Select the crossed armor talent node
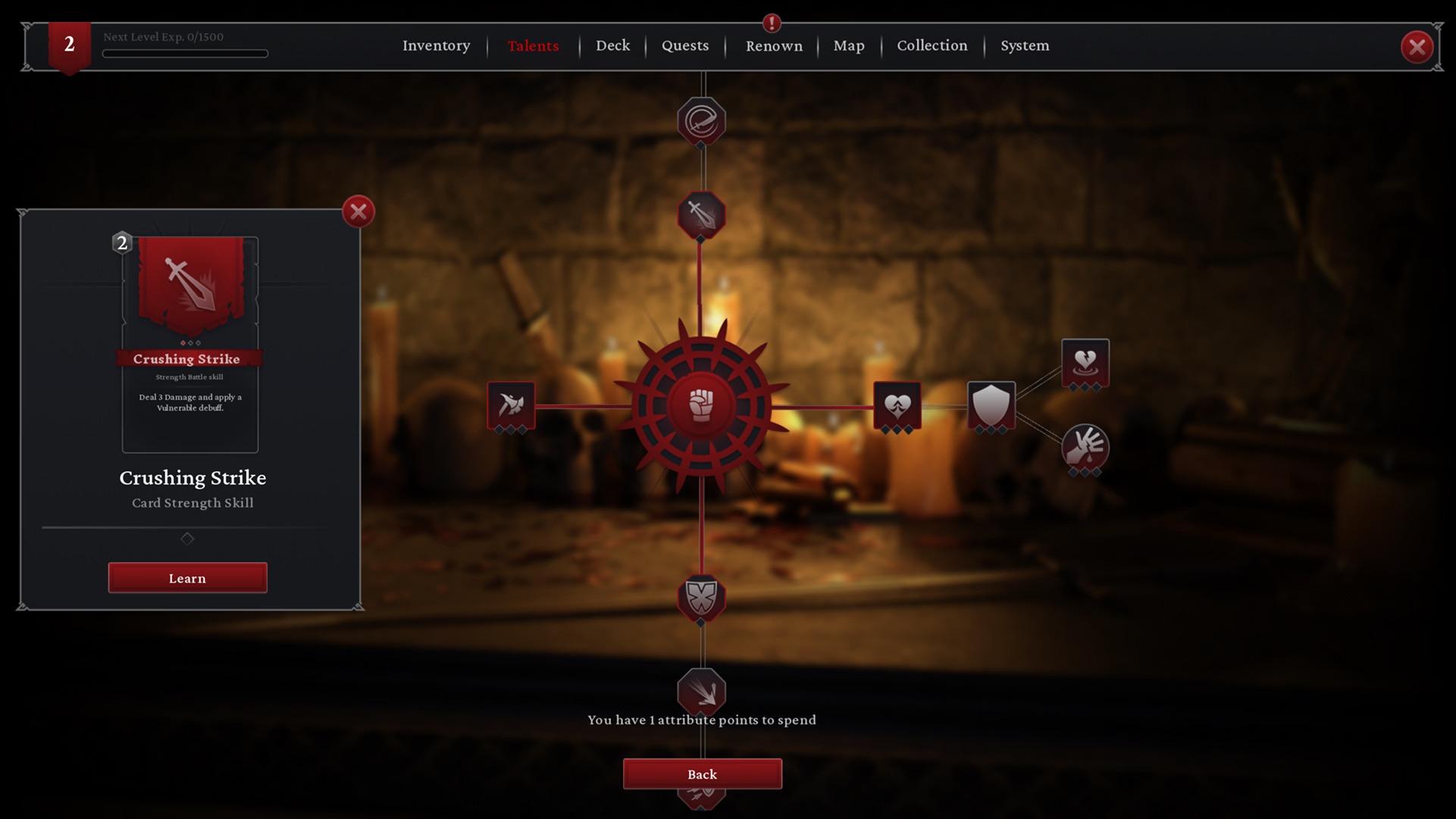Image resolution: width=1456 pixels, height=819 pixels. coord(701,598)
